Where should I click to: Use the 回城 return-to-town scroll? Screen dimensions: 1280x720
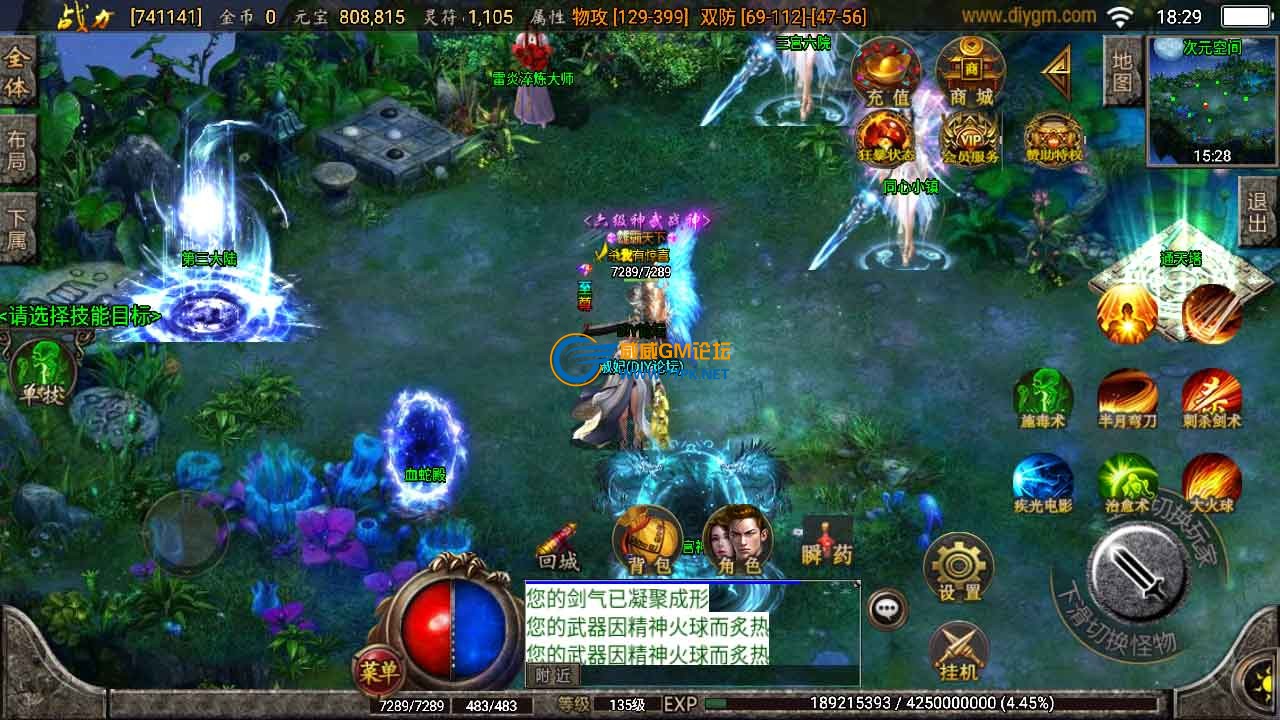pos(558,545)
